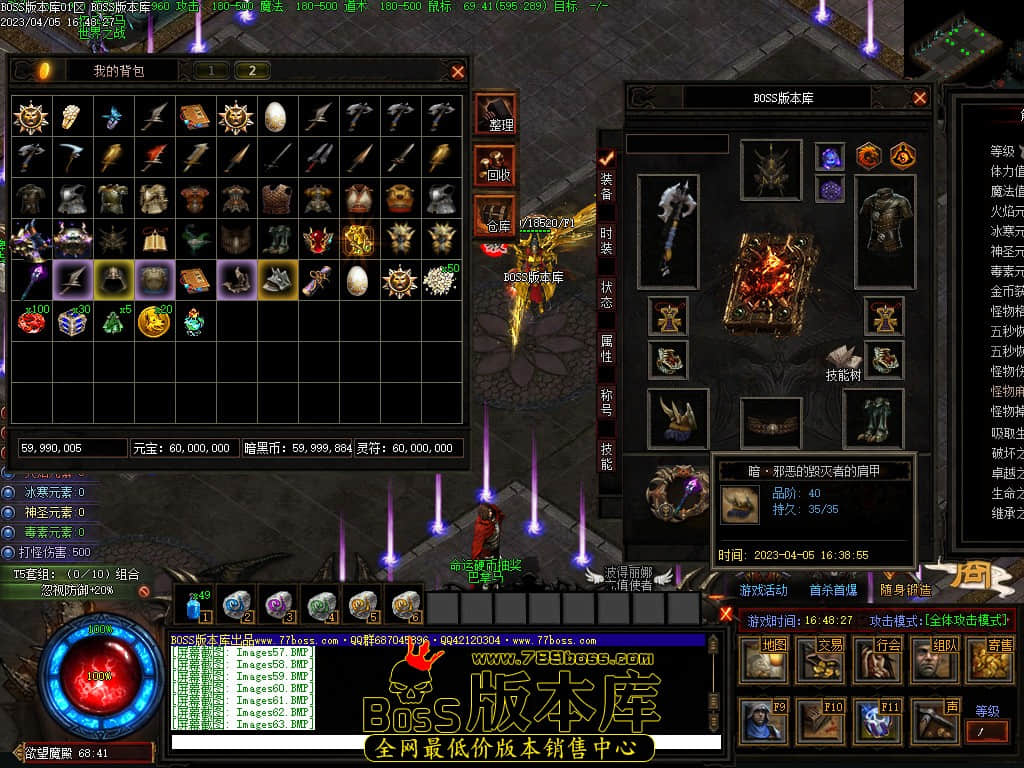Switch to the 时装 costume tab
Screen dimensions: 1024x768
pyautogui.click(x=606, y=240)
